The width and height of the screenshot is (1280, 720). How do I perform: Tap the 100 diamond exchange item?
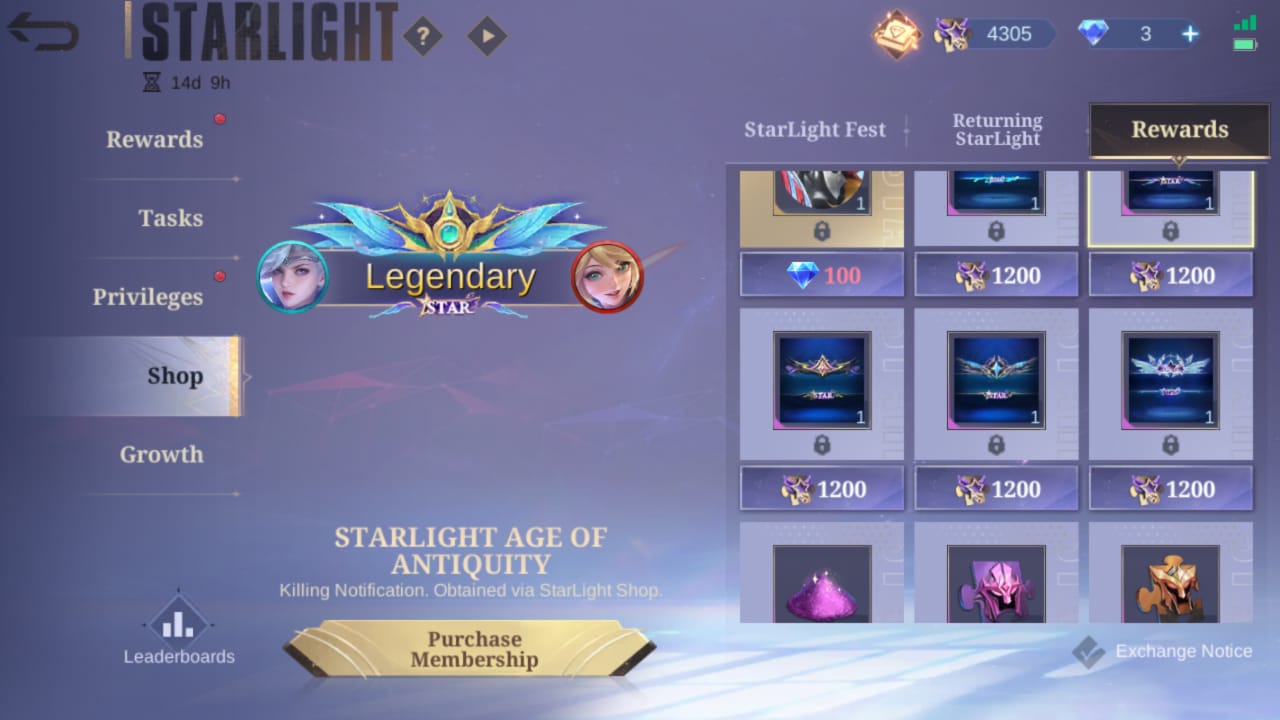coord(821,274)
